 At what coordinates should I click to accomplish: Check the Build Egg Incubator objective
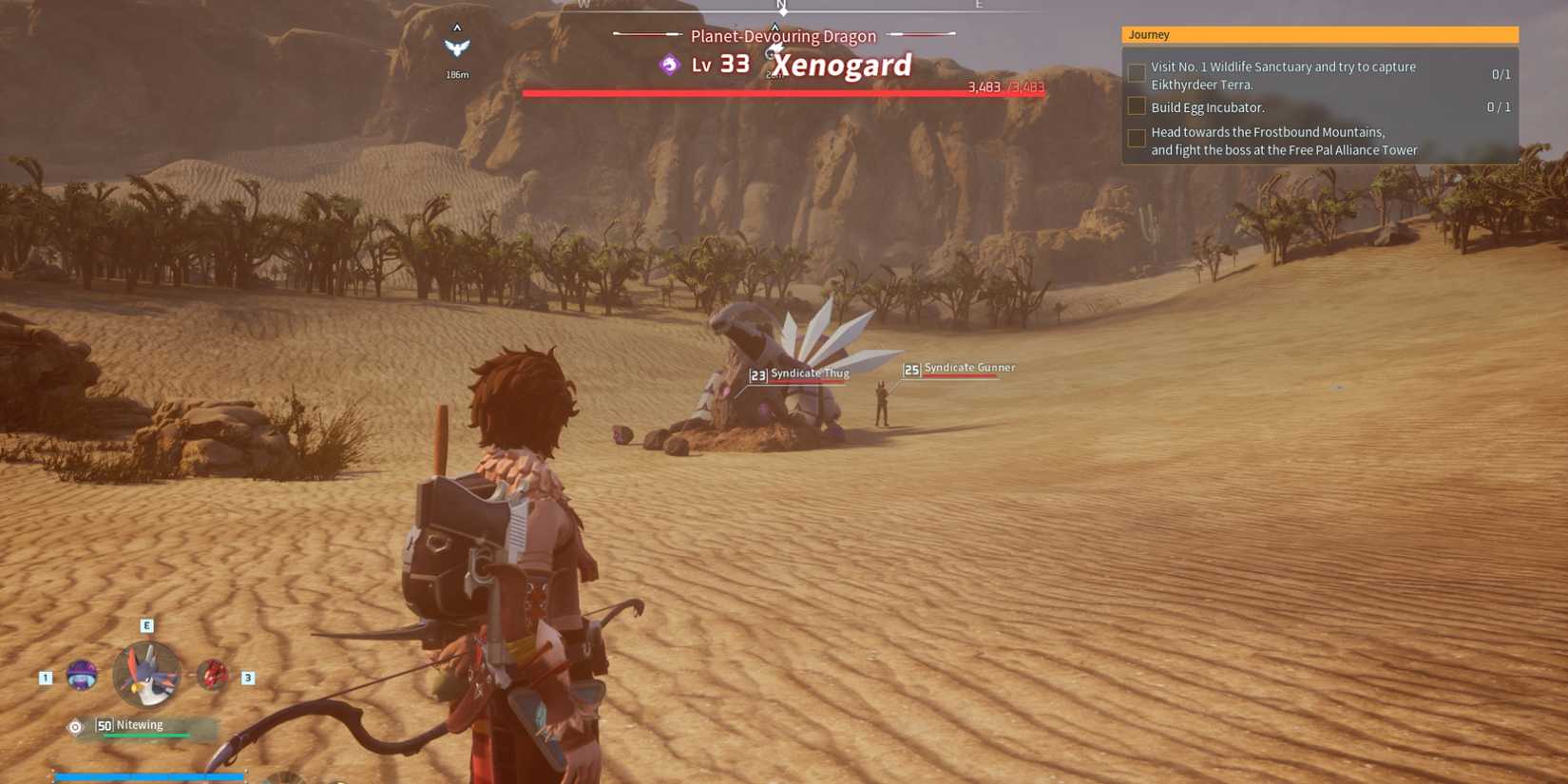coord(1137,106)
